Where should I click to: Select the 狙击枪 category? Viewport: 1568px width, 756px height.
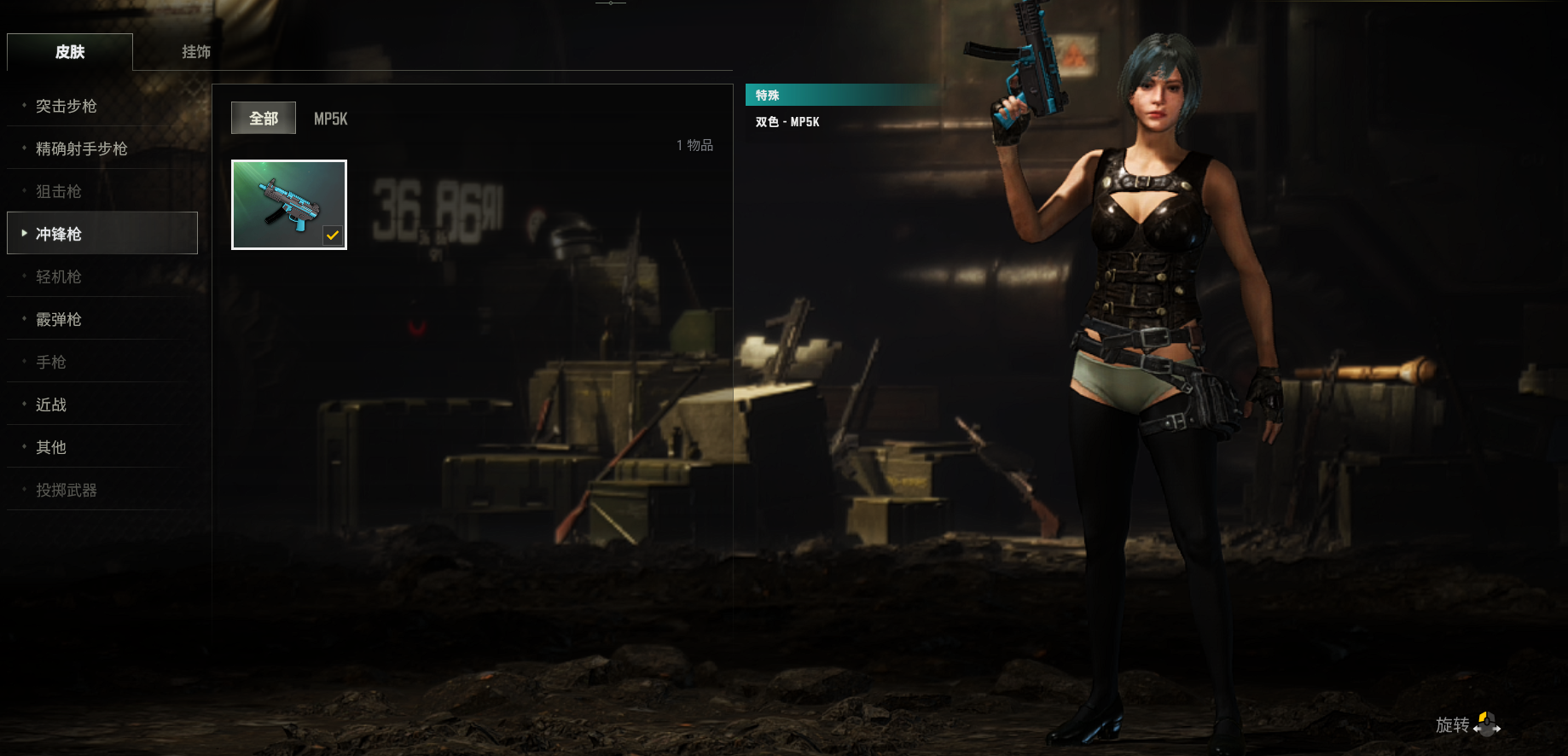point(58,191)
